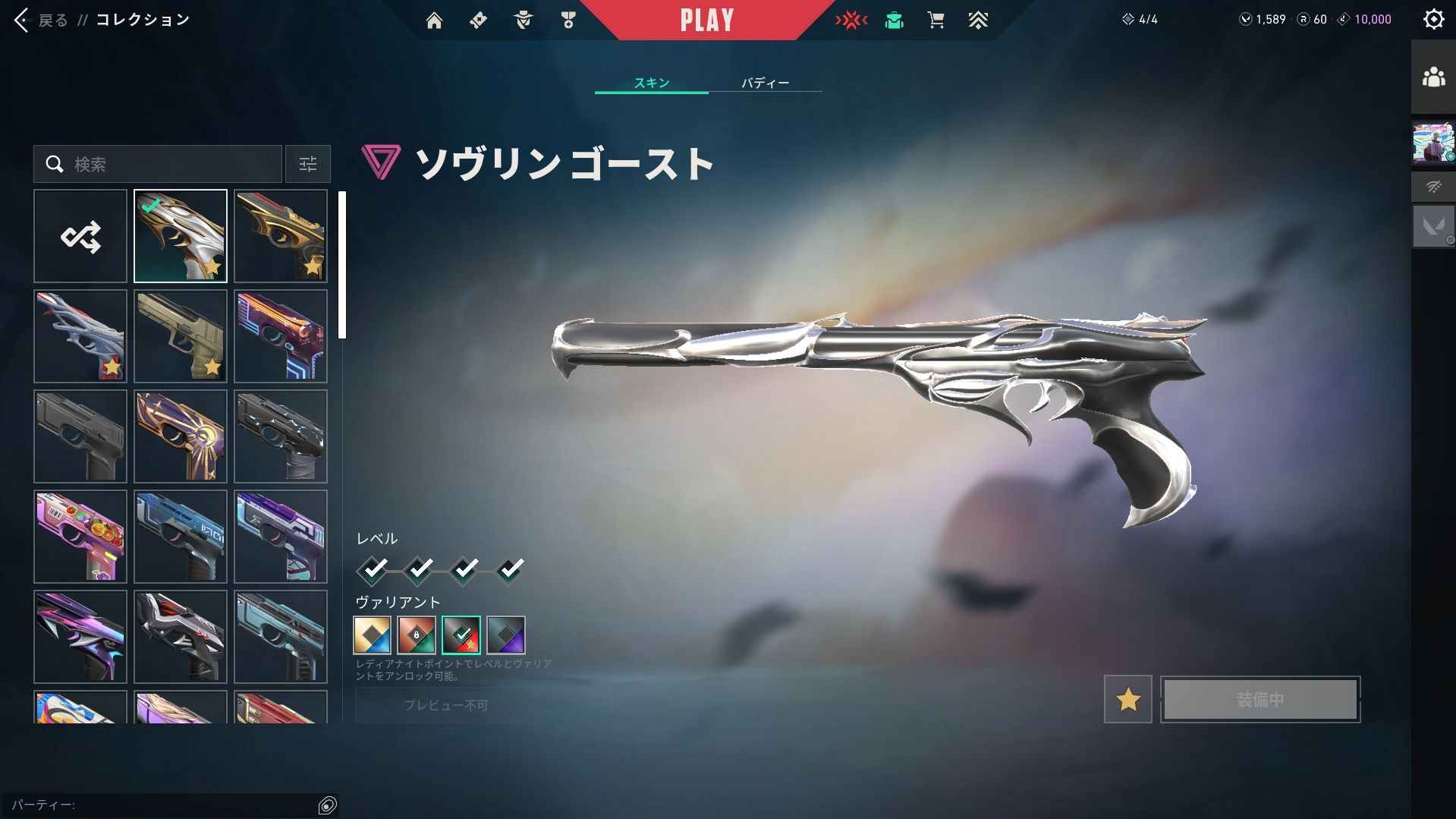Click the 装備中 equip button
The width and height of the screenshot is (1456, 819).
[1259, 699]
